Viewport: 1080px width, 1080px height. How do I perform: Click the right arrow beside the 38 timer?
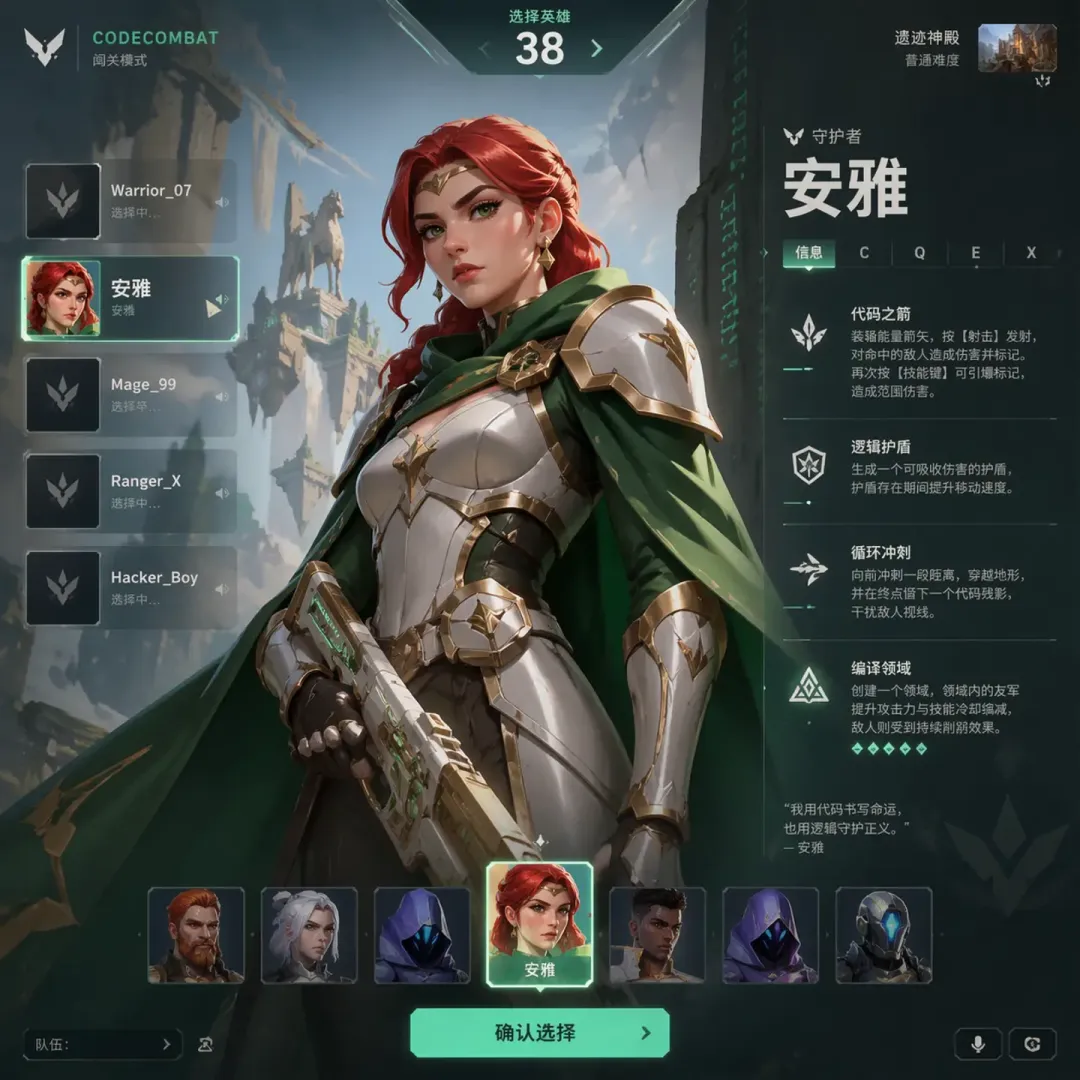(597, 49)
